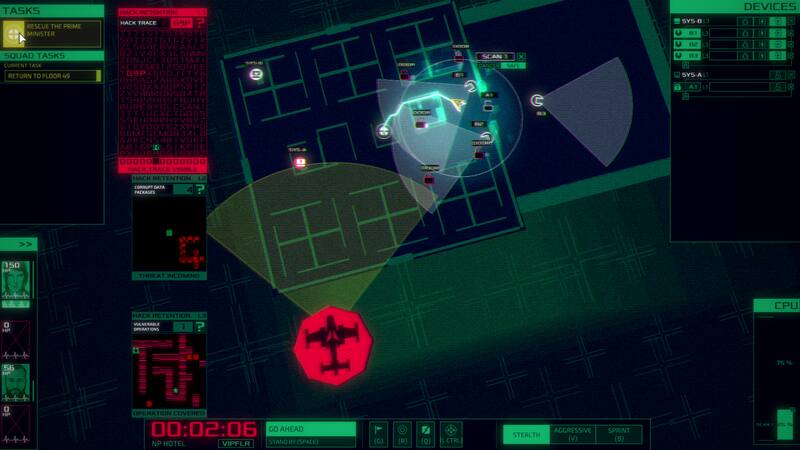Click the Go Ahead command button
The width and height of the screenshot is (800, 450).
pos(311,429)
